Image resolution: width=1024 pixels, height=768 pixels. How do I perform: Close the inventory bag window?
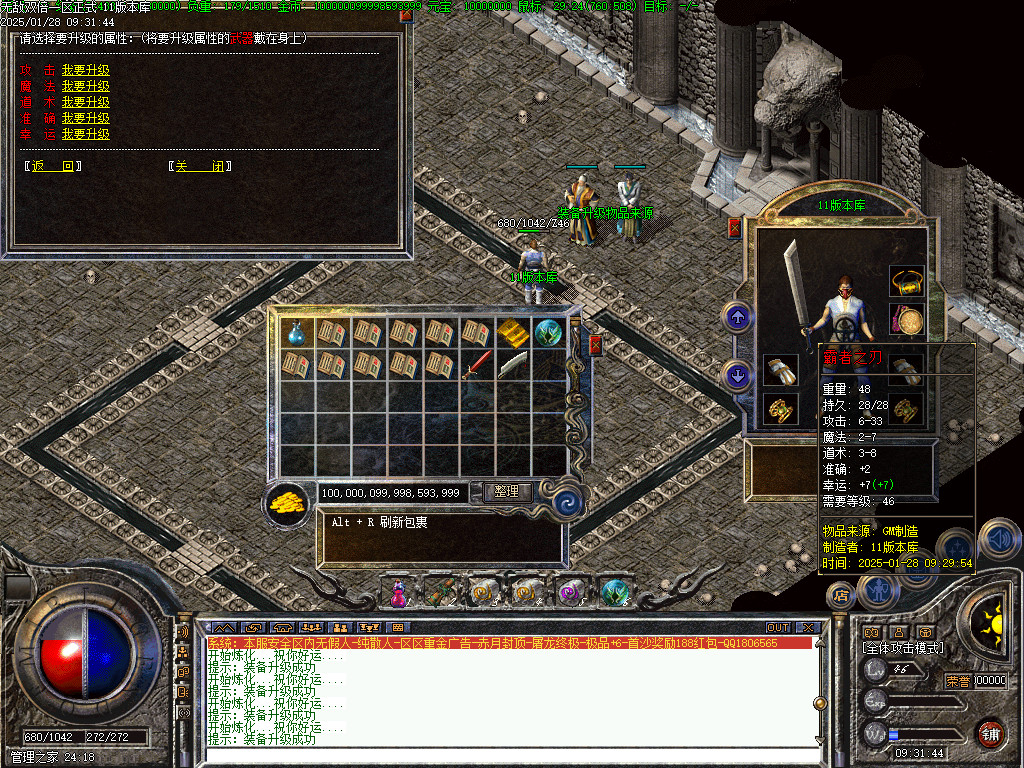596,345
